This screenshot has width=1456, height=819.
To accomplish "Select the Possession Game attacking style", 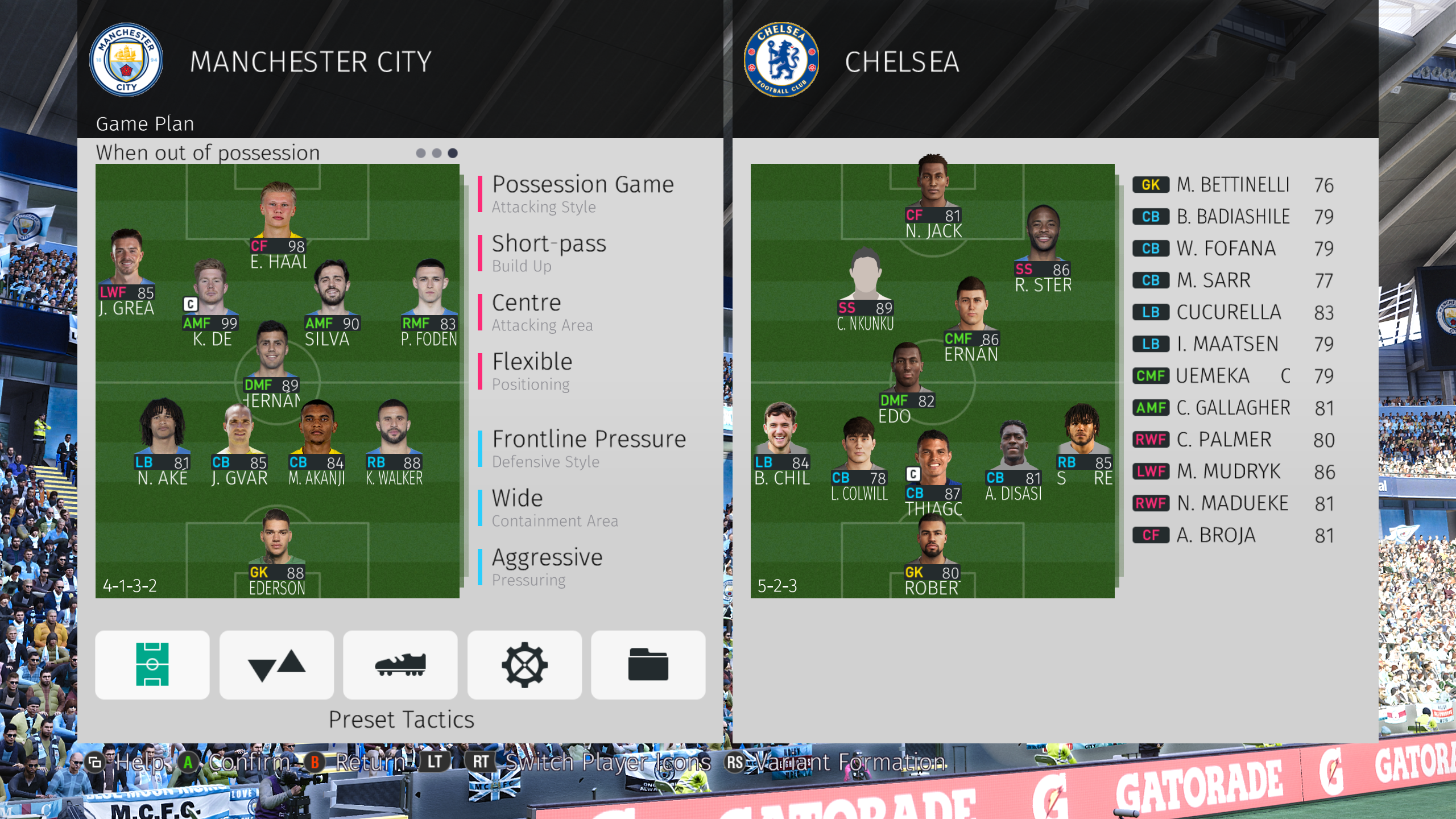I will pyautogui.click(x=582, y=193).
